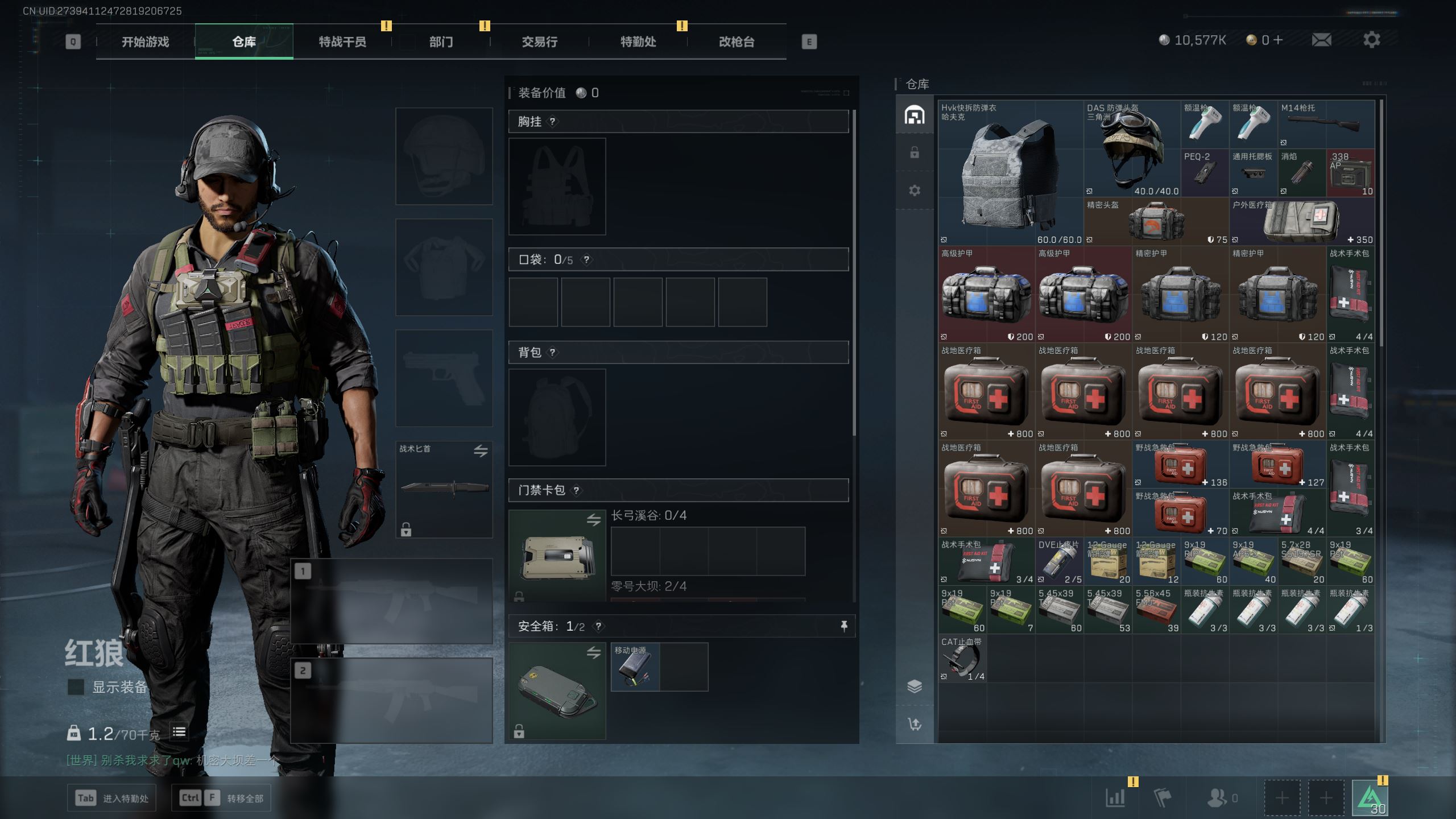Open the mail envelope icon
Image resolution: width=1456 pixels, height=819 pixels.
[x=1321, y=40]
